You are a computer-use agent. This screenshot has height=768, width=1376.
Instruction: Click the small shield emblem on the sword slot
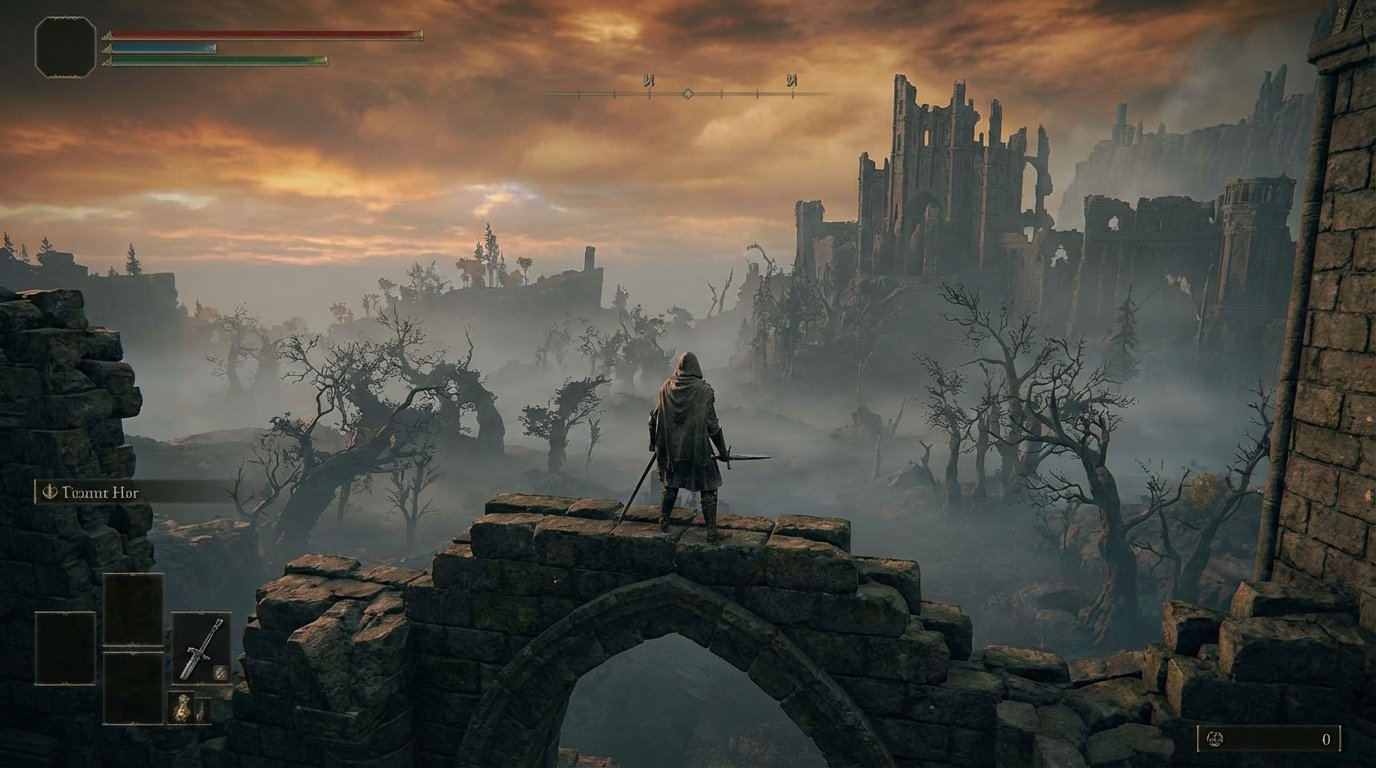click(220, 672)
